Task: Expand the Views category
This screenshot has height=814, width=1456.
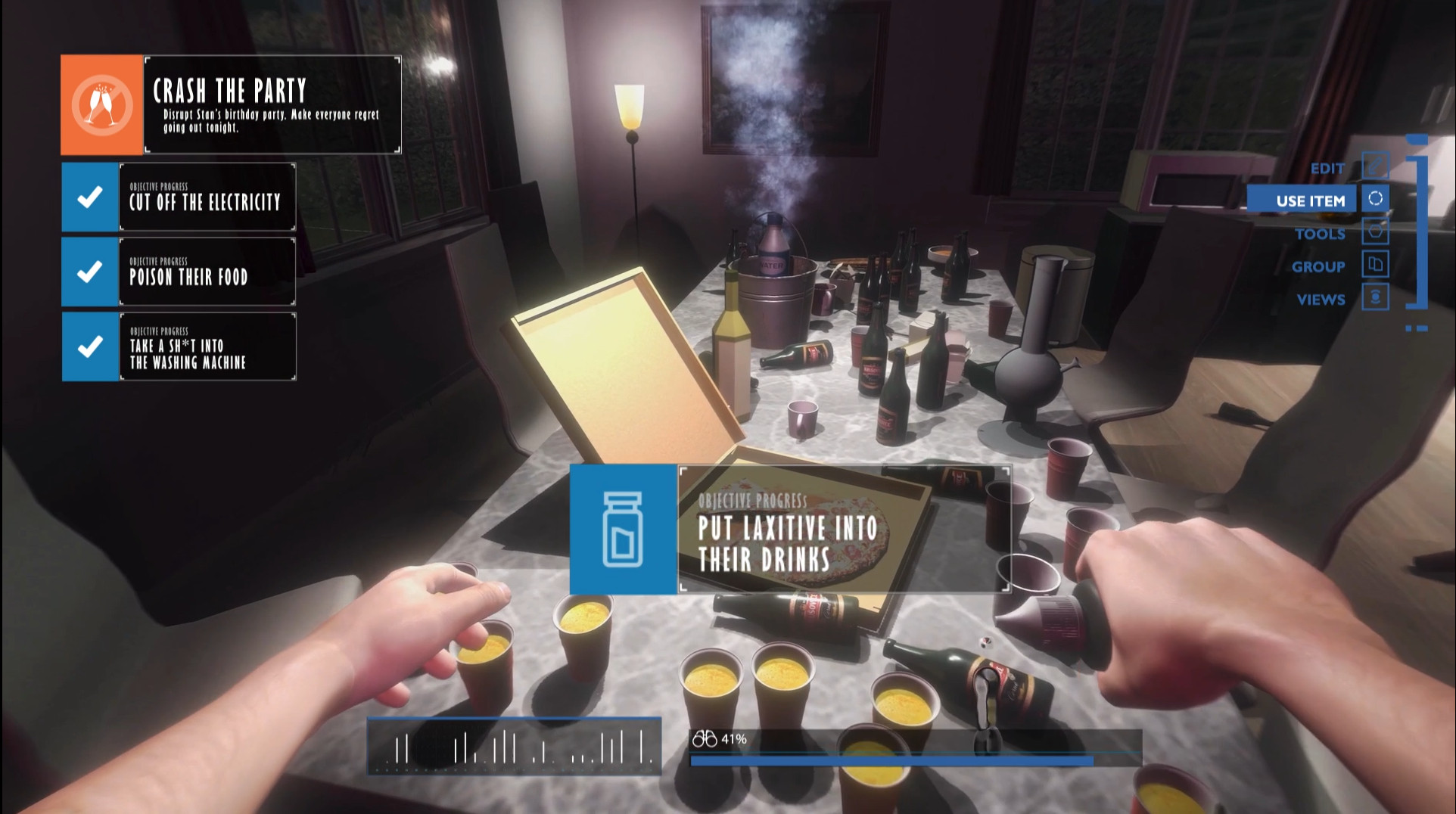Action: [1321, 299]
